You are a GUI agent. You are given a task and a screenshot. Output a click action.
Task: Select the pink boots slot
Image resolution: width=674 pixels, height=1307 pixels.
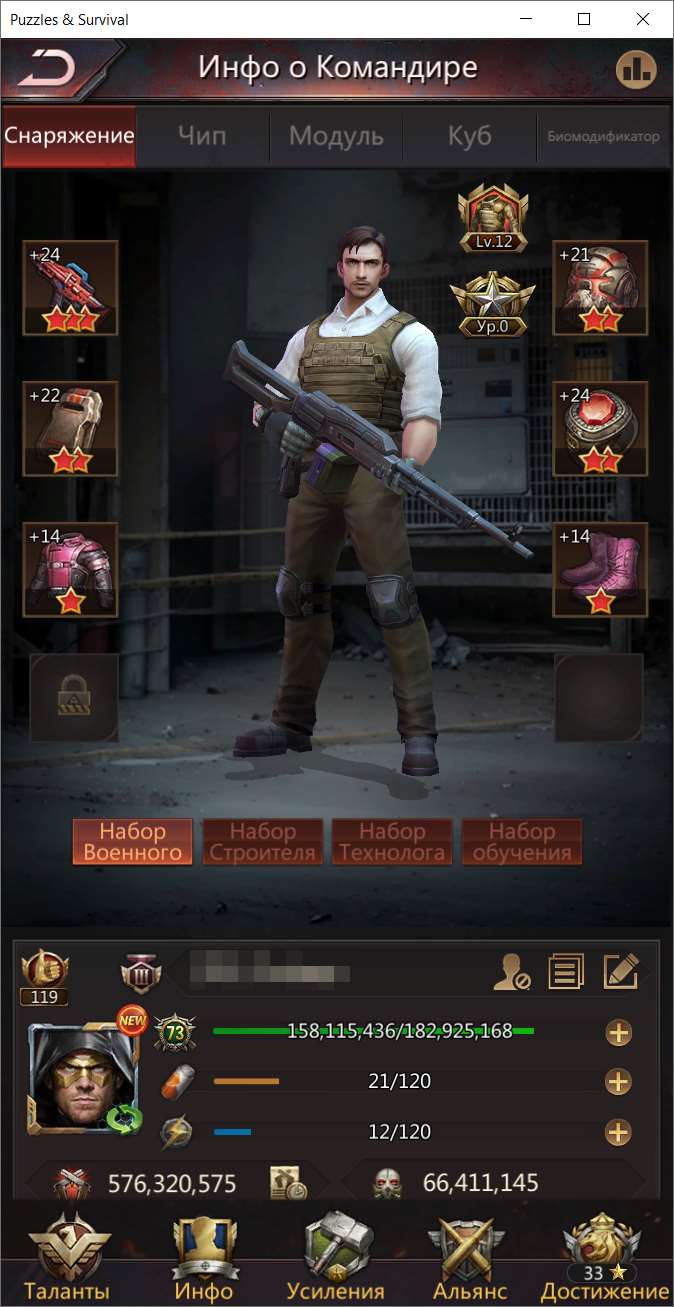[x=600, y=570]
